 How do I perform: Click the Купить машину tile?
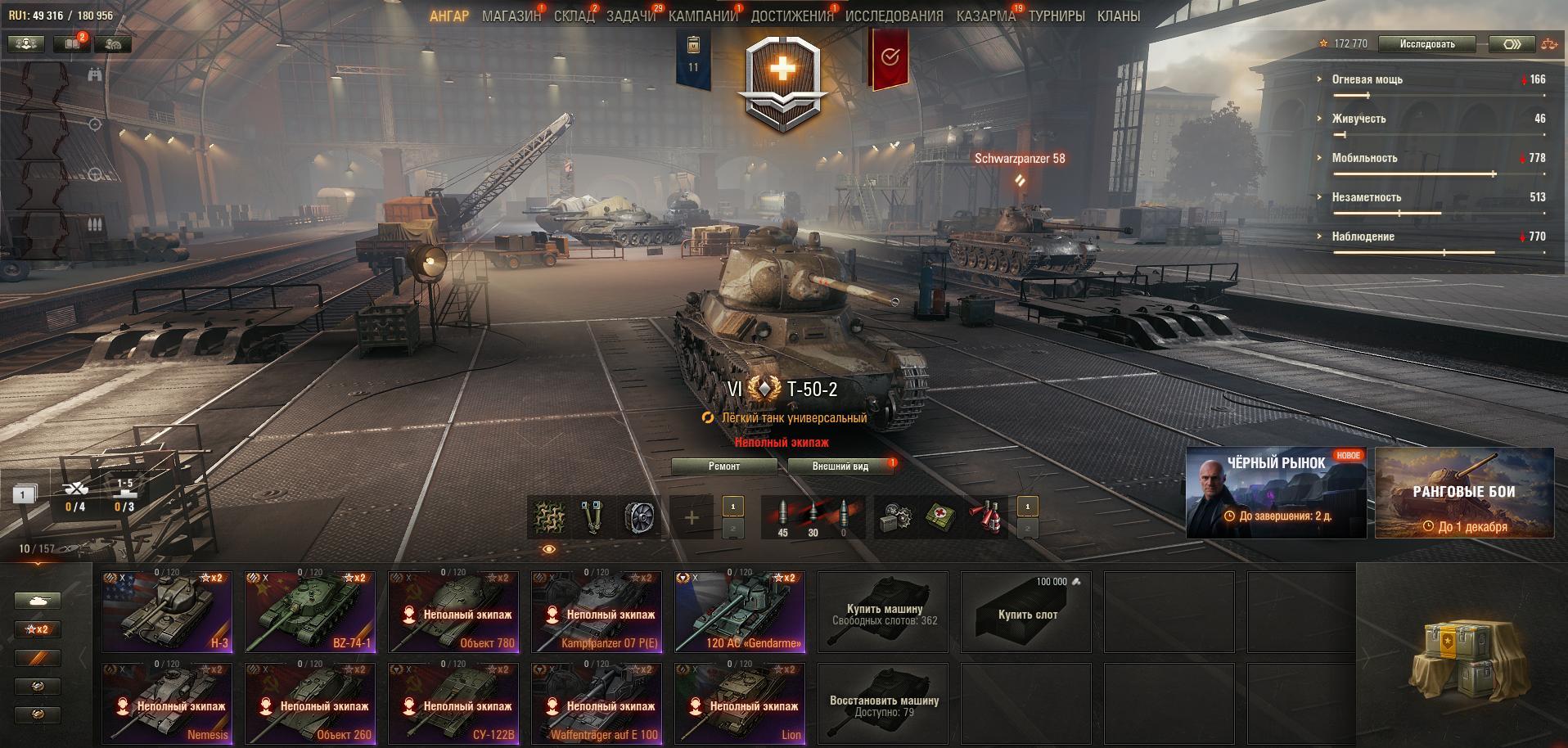coord(883,612)
